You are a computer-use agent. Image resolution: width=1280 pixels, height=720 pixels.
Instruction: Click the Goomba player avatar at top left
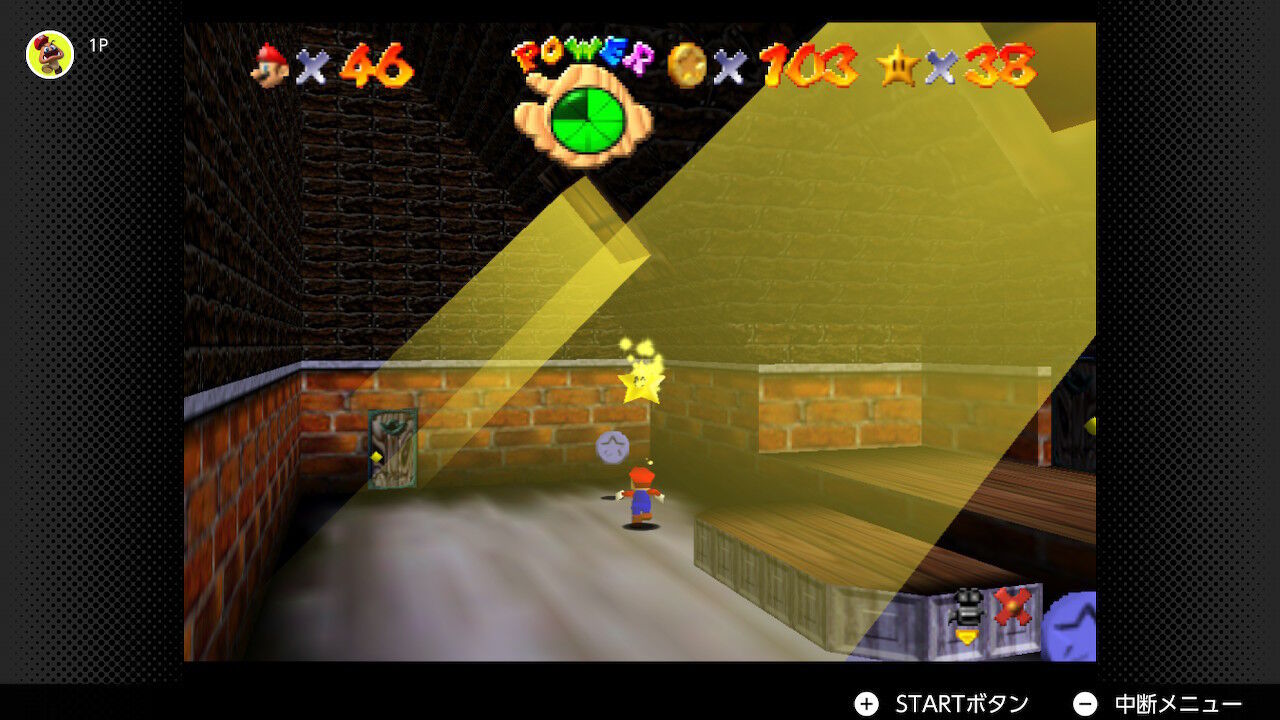point(48,55)
